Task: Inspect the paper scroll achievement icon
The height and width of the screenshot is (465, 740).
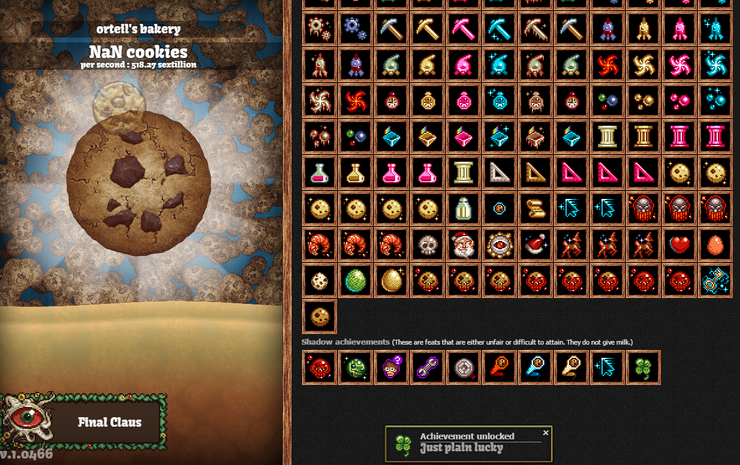Action: pyautogui.click(x=534, y=208)
